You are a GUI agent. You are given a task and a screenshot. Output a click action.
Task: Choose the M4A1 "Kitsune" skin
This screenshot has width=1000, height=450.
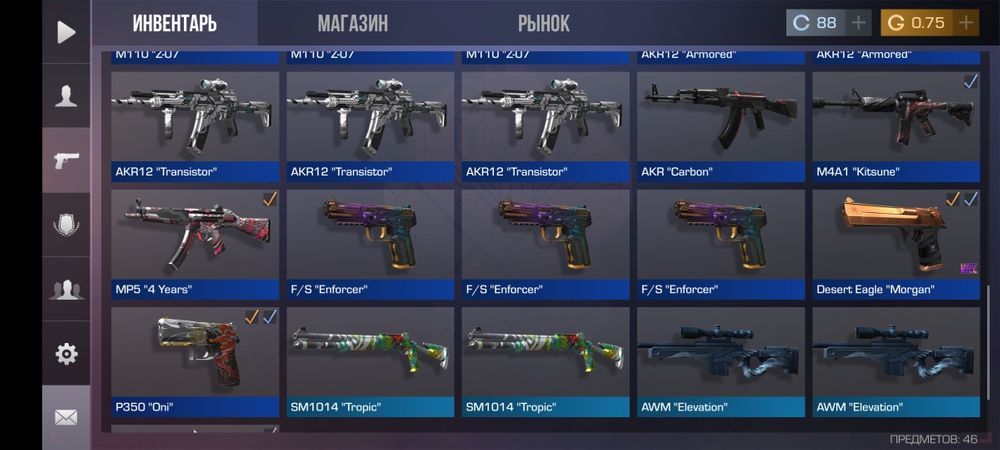pyautogui.click(x=895, y=125)
